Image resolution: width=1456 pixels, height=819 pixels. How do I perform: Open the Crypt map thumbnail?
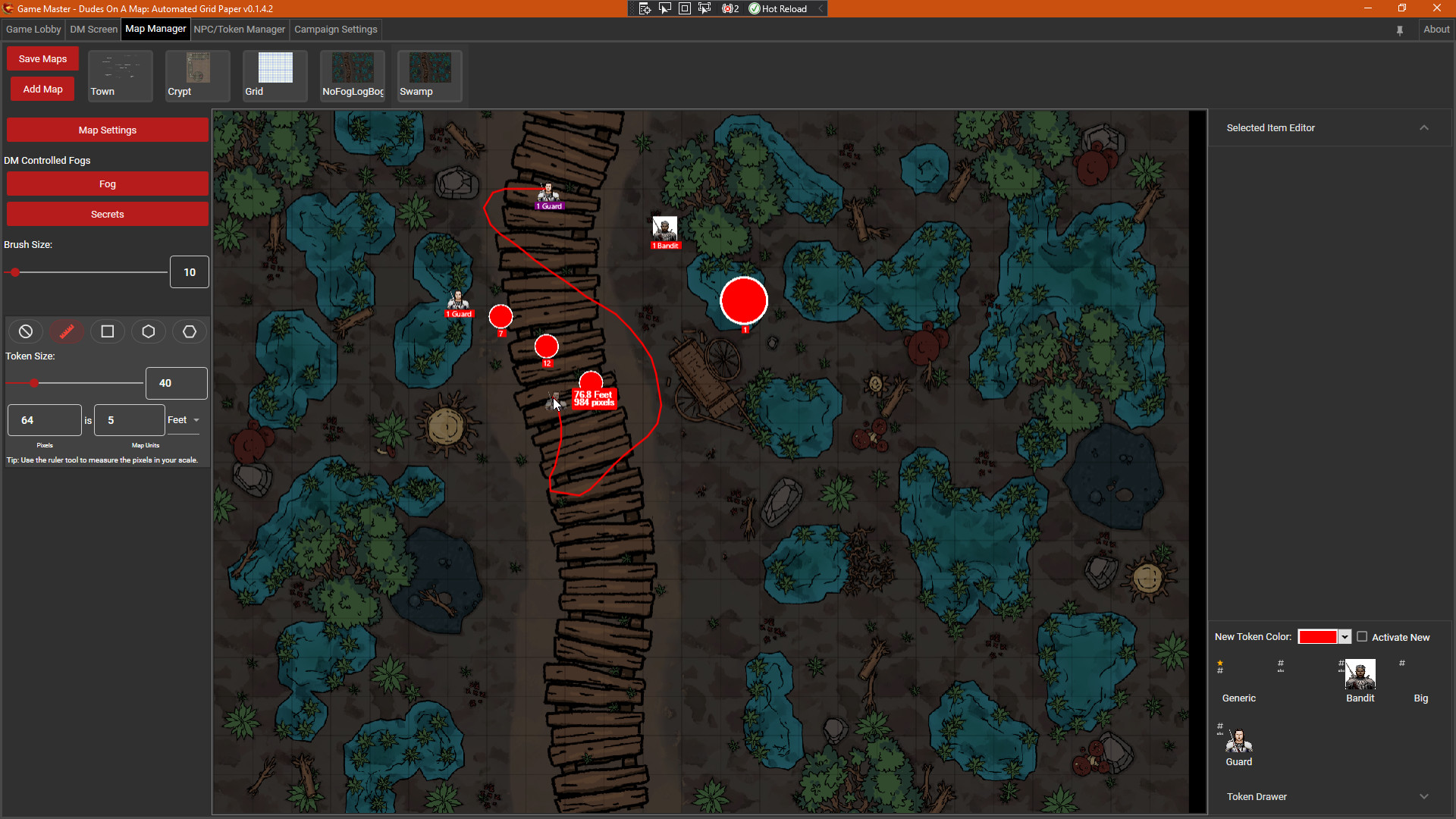coord(197,75)
